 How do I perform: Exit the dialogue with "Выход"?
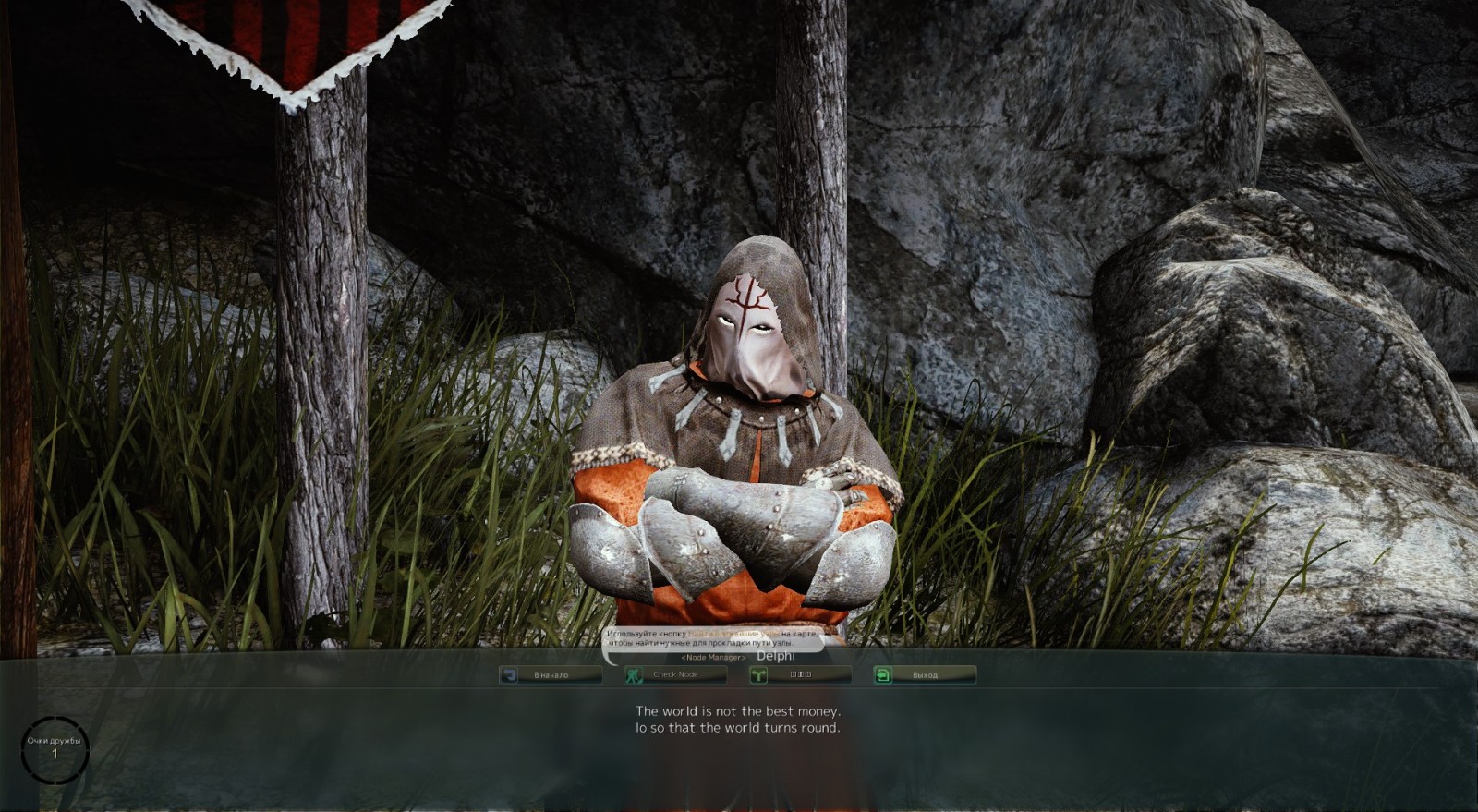click(925, 675)
